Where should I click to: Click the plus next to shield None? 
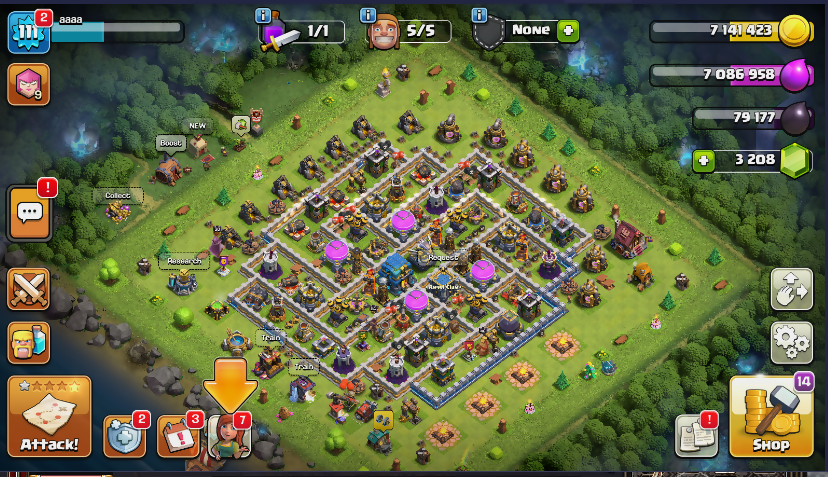[x=568, y=30]
